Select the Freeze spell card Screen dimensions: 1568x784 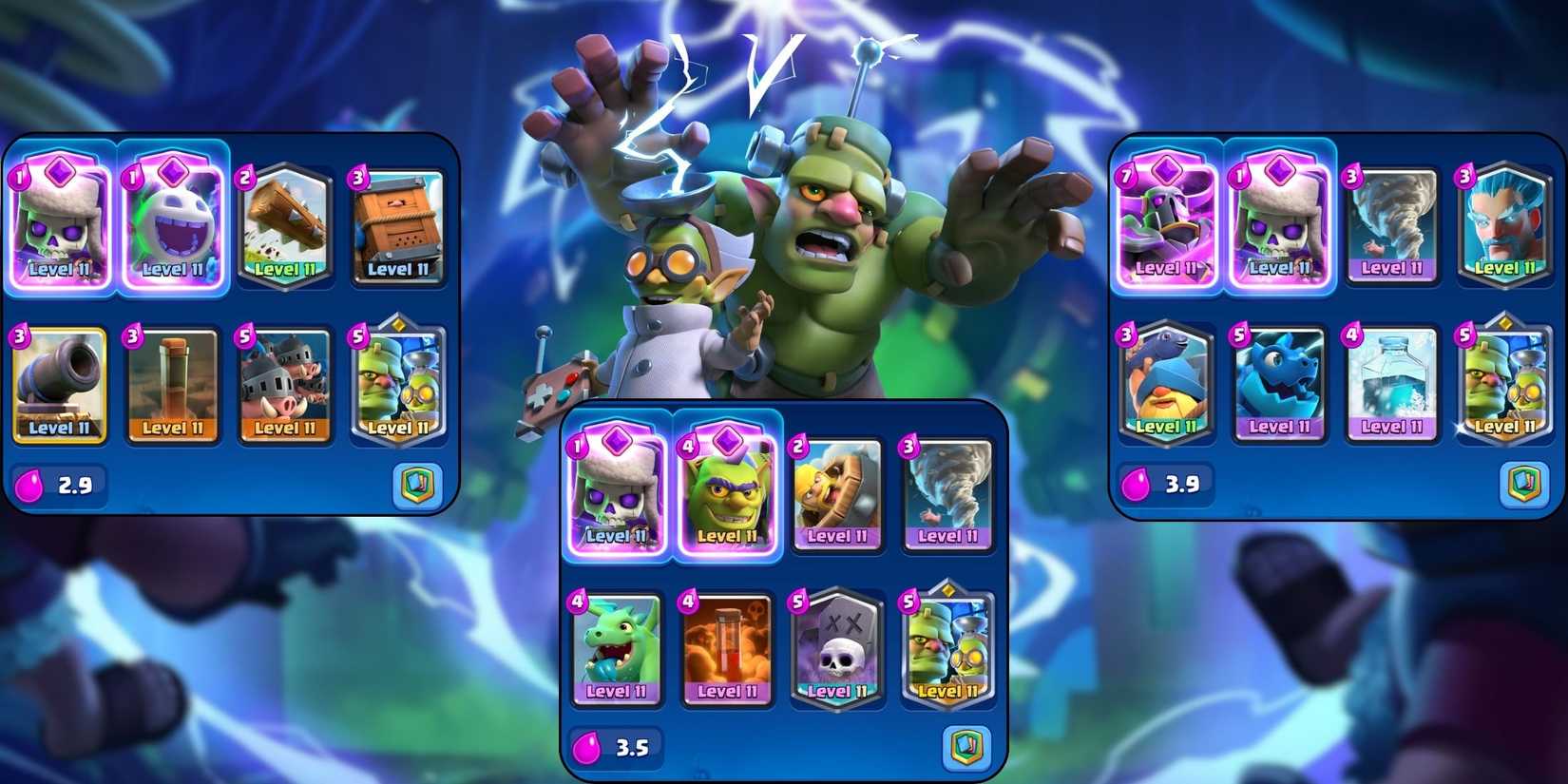click(x=1391, y=383)
